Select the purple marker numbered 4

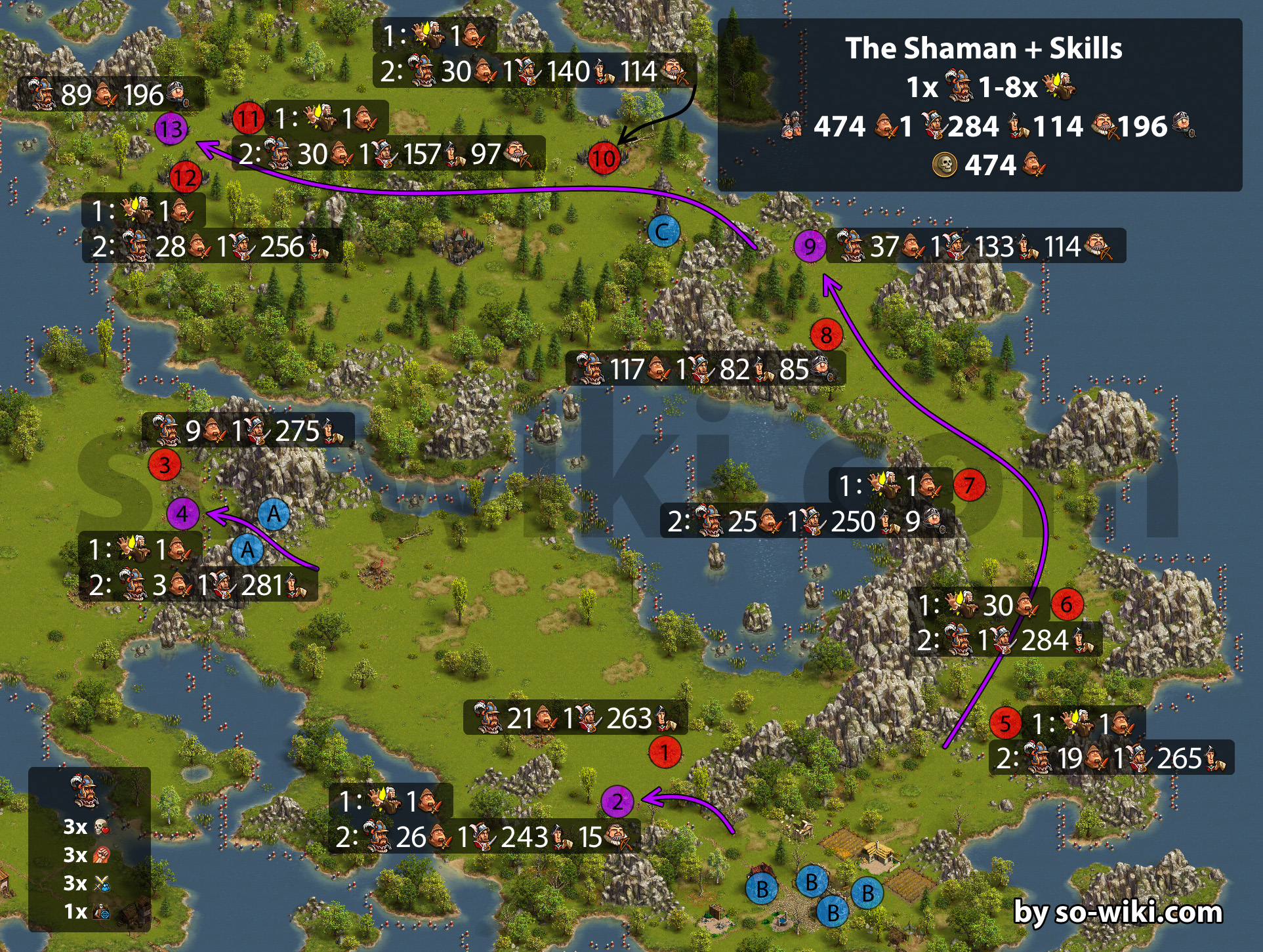pyautogui.click(x=182, y=514)
